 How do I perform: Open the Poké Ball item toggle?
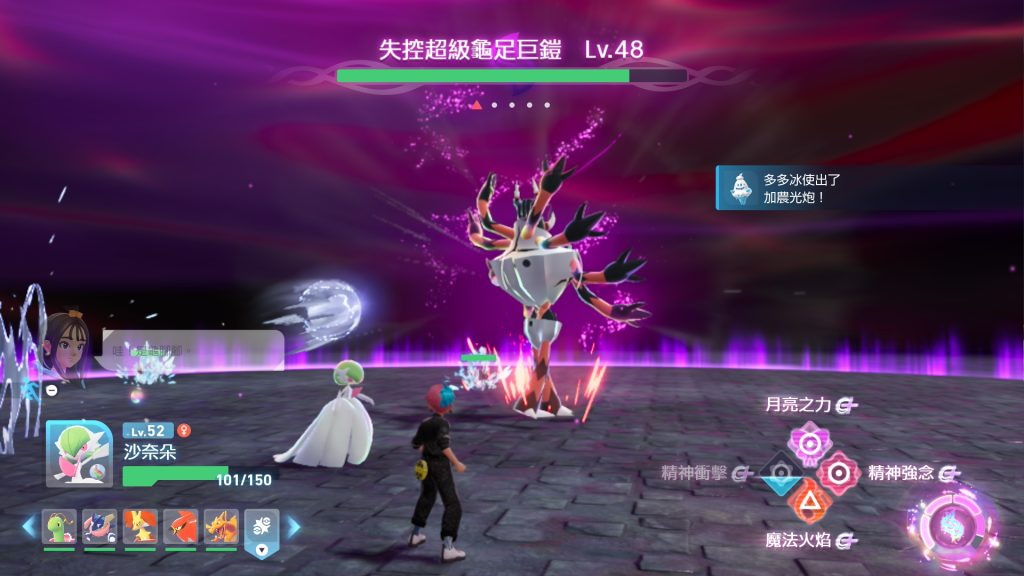(262, 531)
